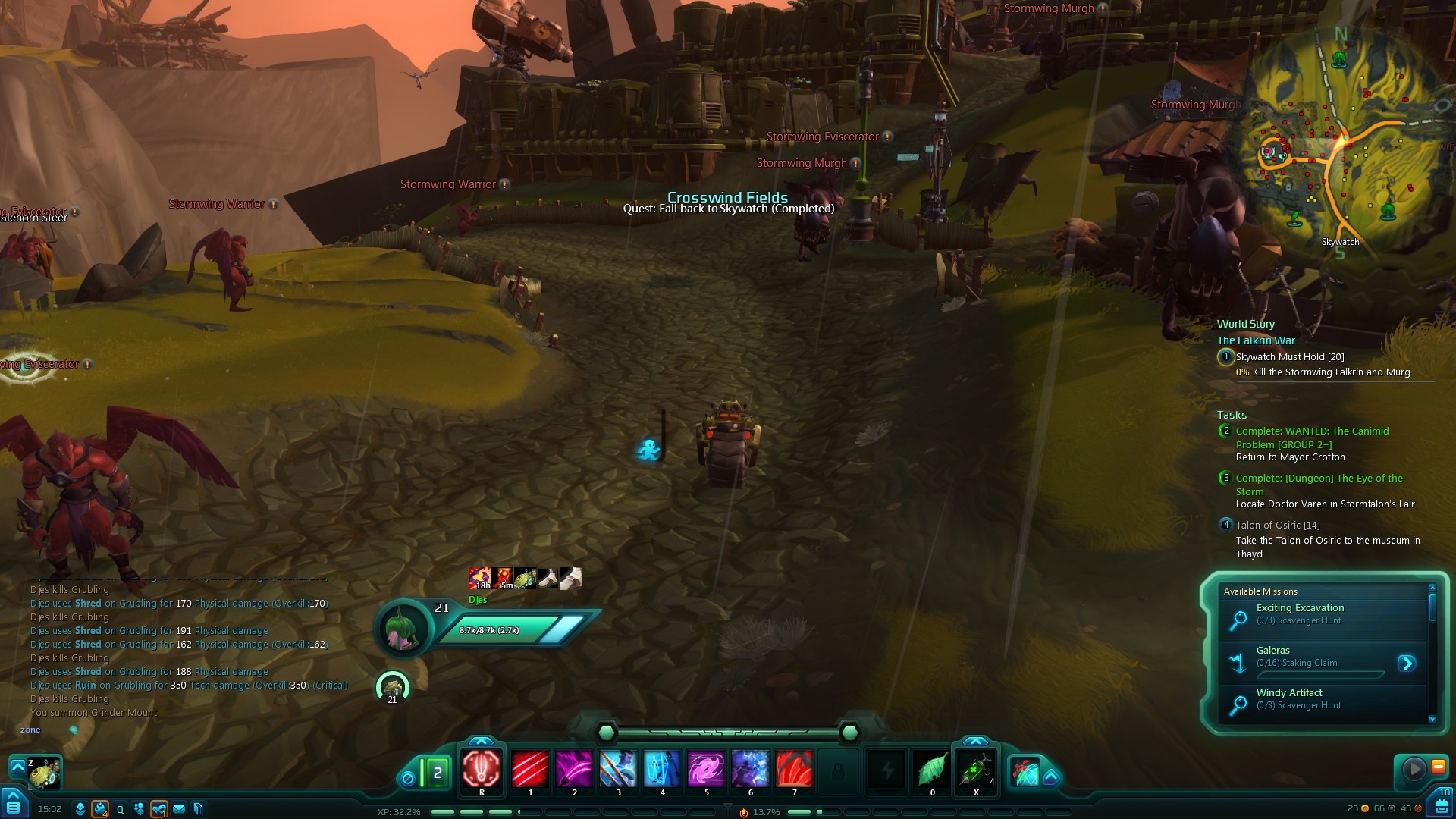The width and height of the screenshot is (1456, 819).
Task: Use the red claws ability in slot 7
Action: 794,769
